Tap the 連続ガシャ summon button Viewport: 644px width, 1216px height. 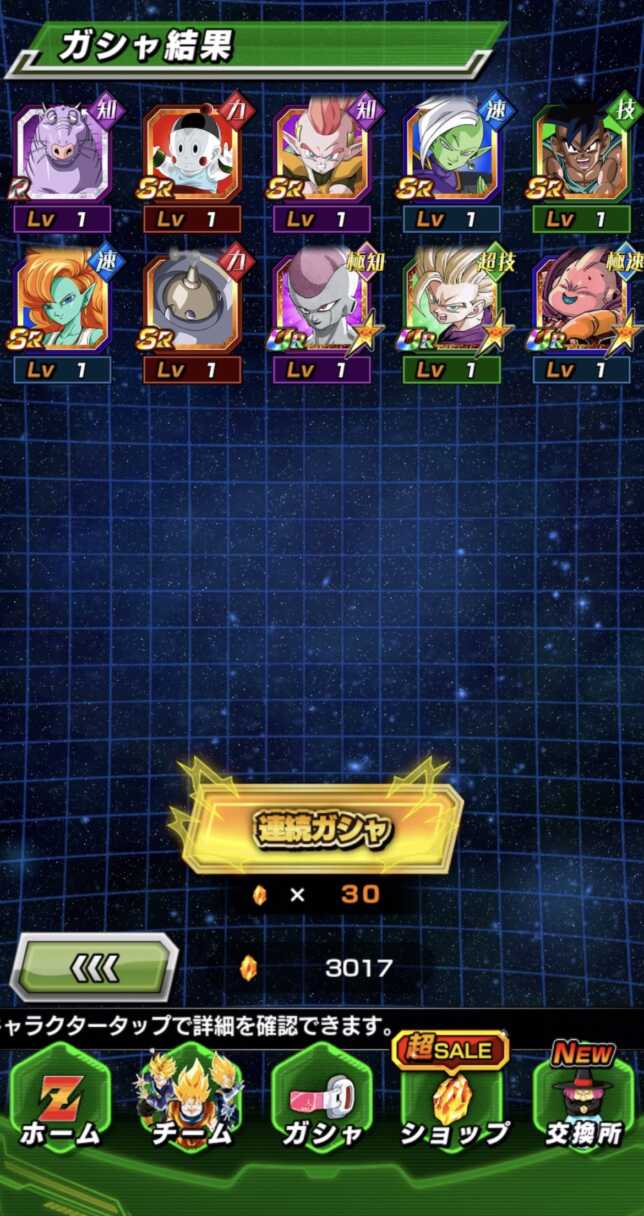click(x=322, y=828)
